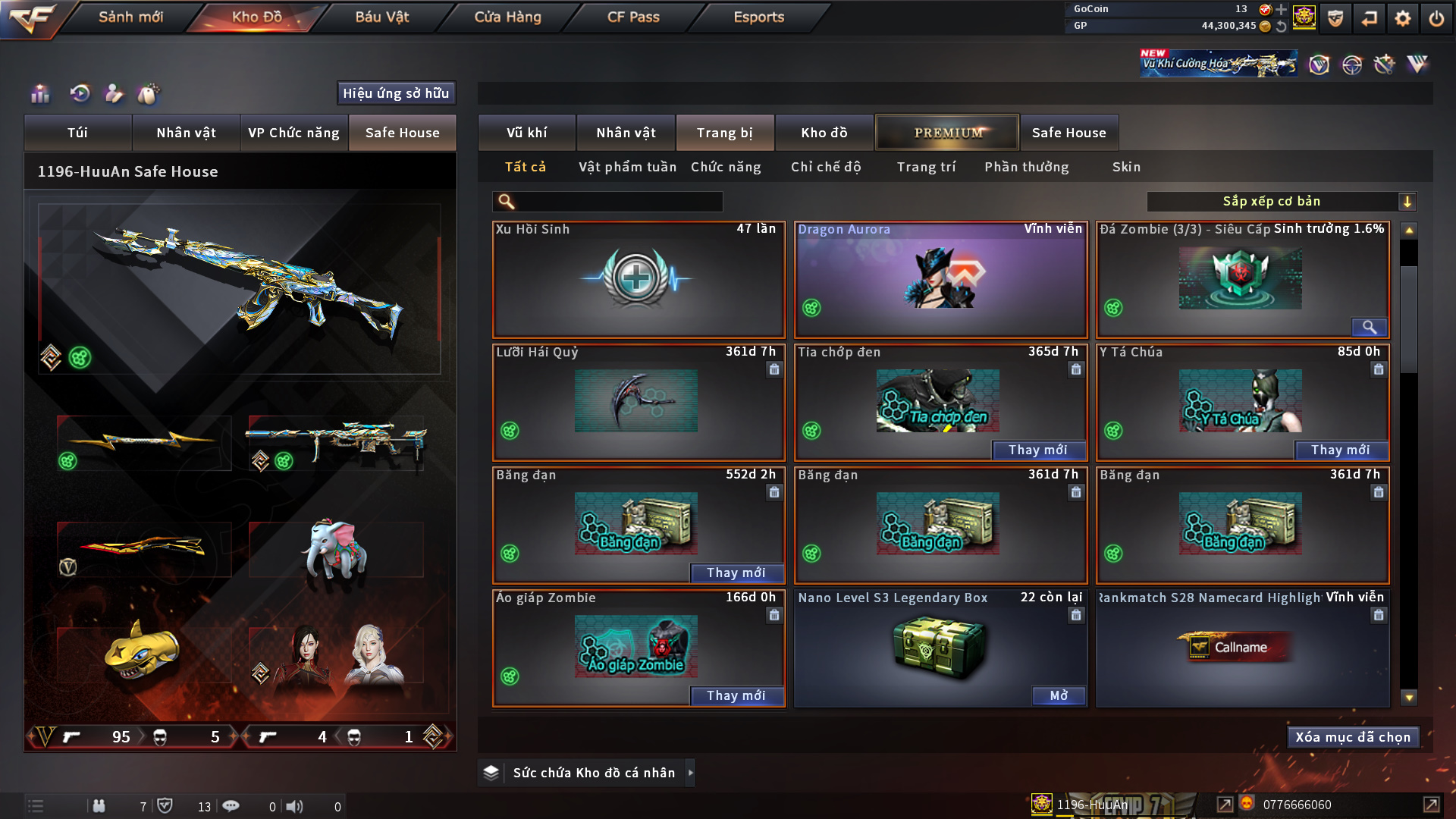This screenshot has height=819, width=1456.
Task: Click the power exit icon
Action: [1436, 18]
